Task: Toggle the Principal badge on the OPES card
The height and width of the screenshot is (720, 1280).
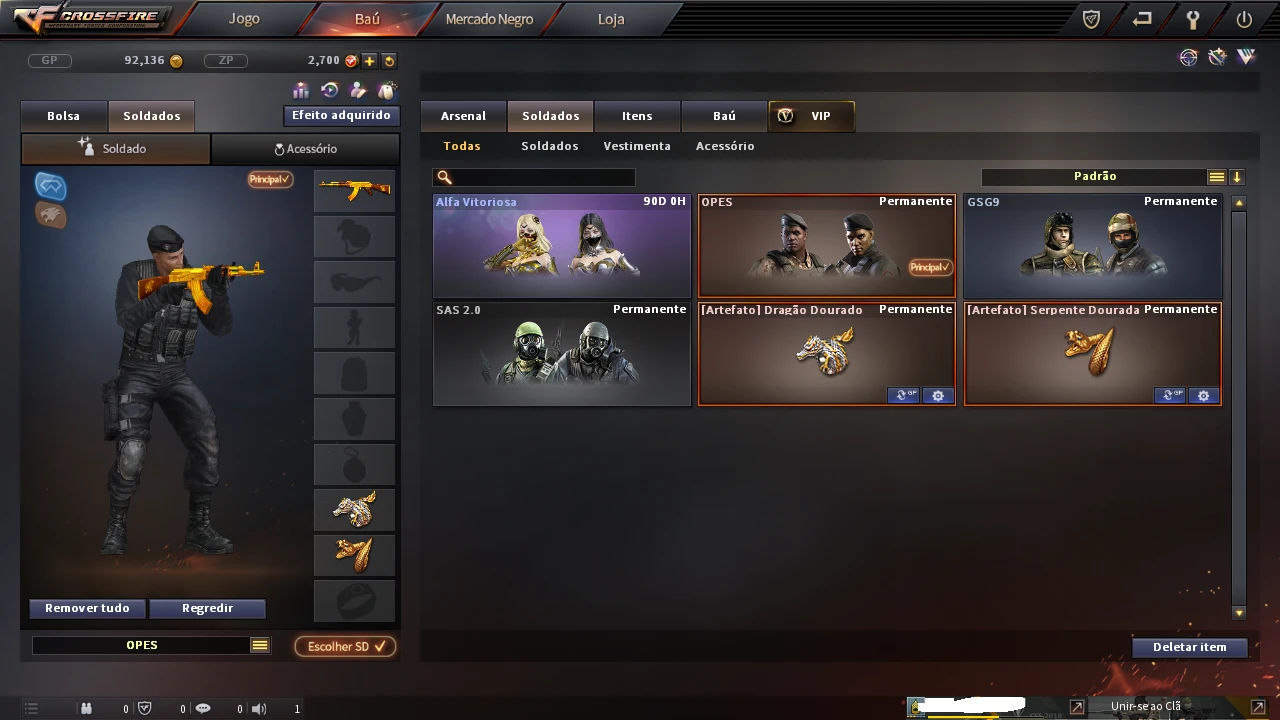Action: pos(929,267)
